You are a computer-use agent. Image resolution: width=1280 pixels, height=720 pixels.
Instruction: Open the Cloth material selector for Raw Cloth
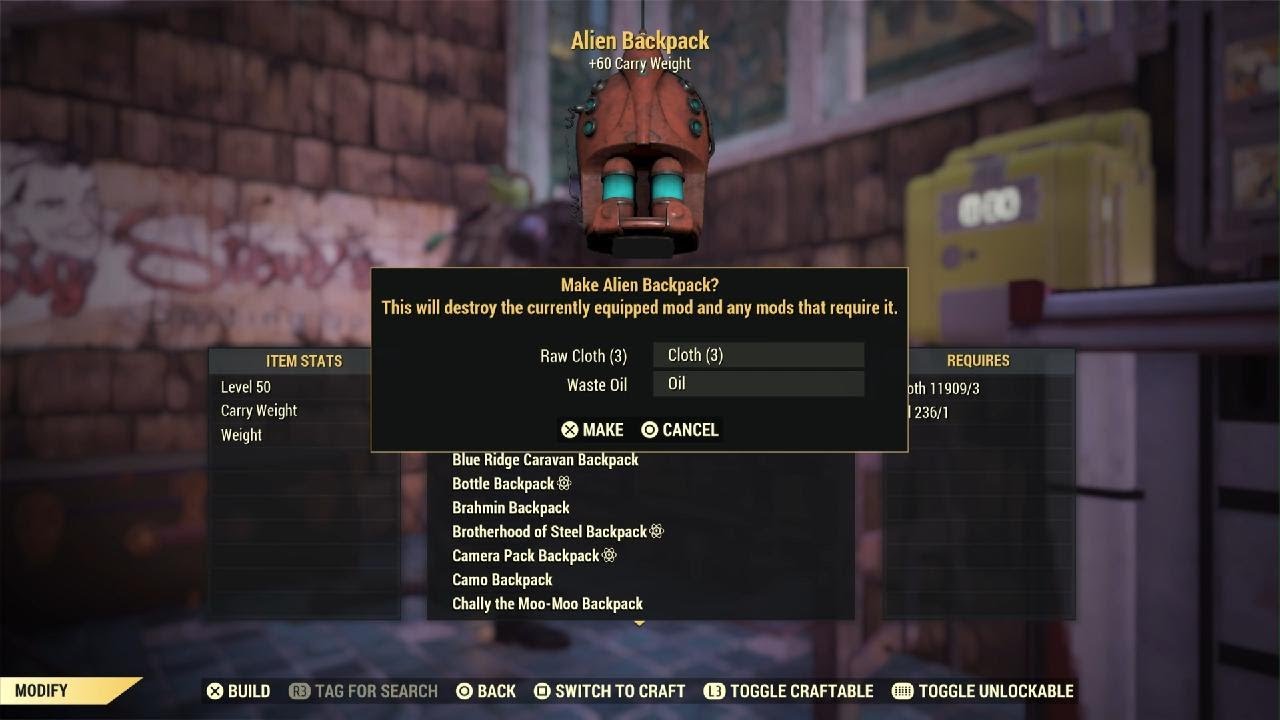click(758, 355)
